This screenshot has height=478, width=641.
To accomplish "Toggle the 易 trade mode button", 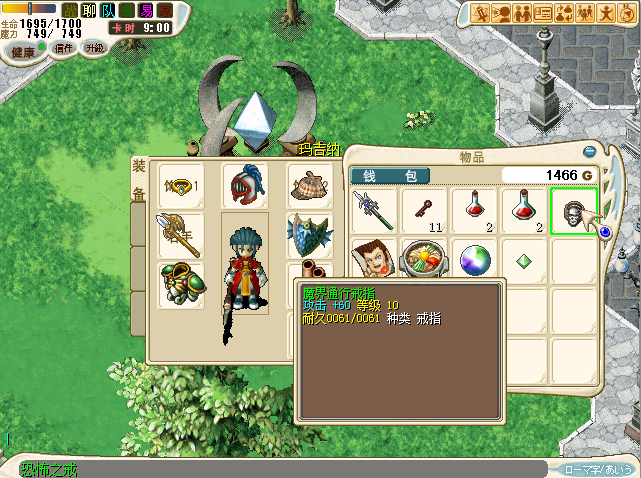I will 146,11.
